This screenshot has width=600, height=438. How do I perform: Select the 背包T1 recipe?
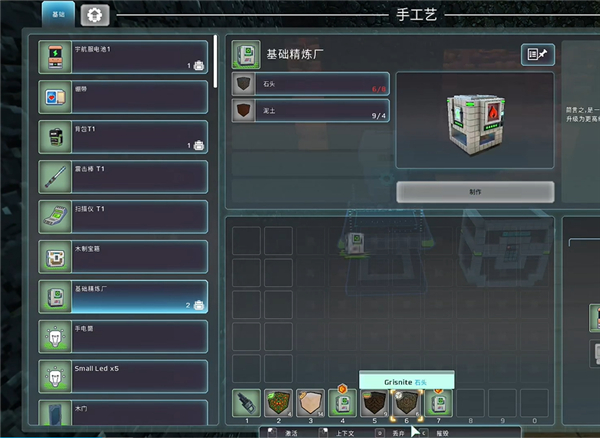122,136
